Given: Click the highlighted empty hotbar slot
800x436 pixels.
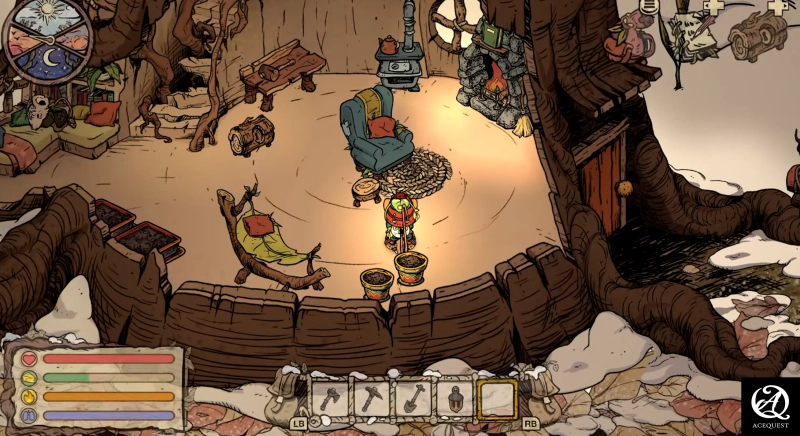Looking at the screenshot, I should click(x=496, y=398).
